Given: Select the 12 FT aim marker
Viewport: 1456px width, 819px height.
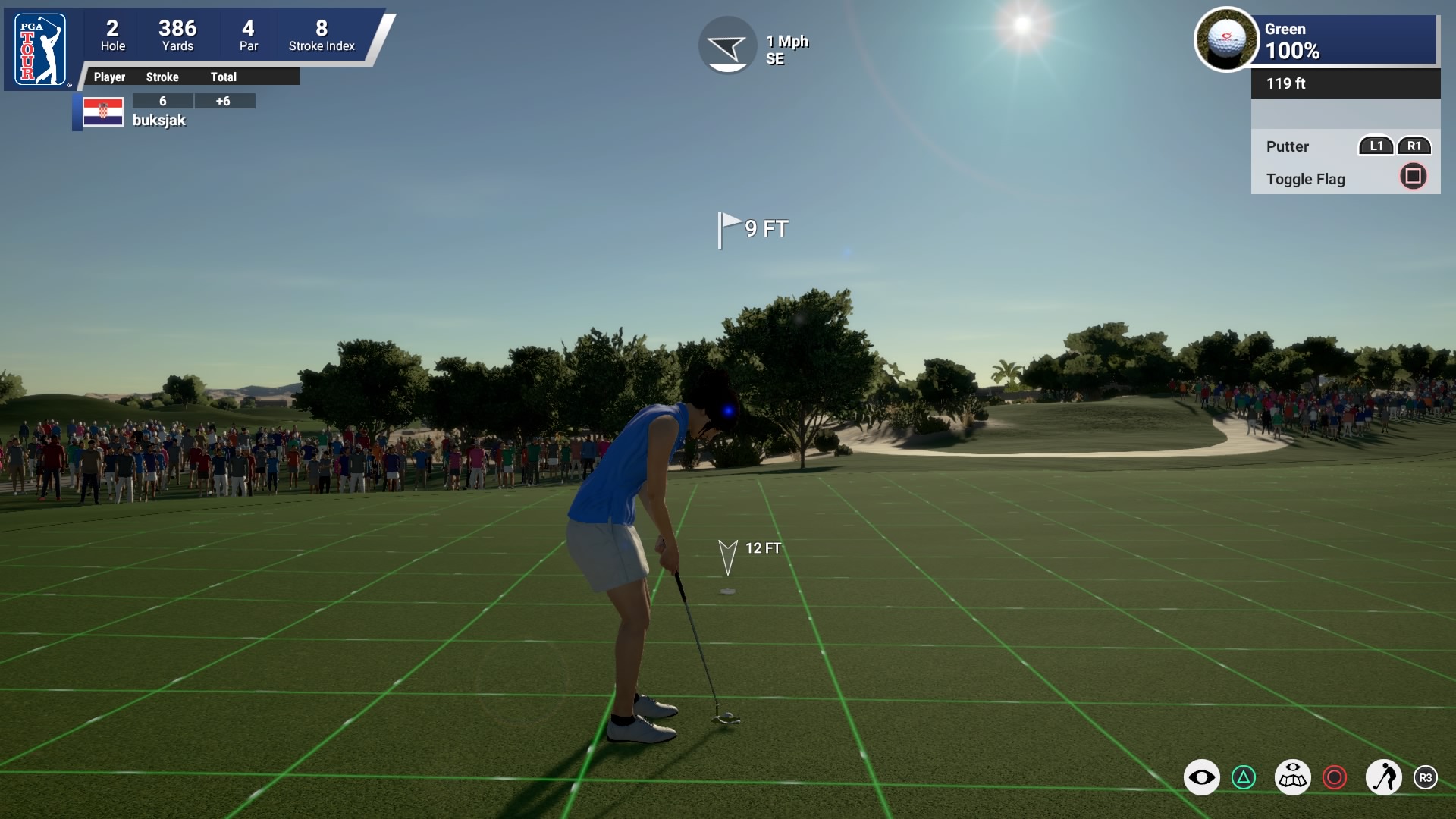Looking at the screenshot, I should 728,557.
